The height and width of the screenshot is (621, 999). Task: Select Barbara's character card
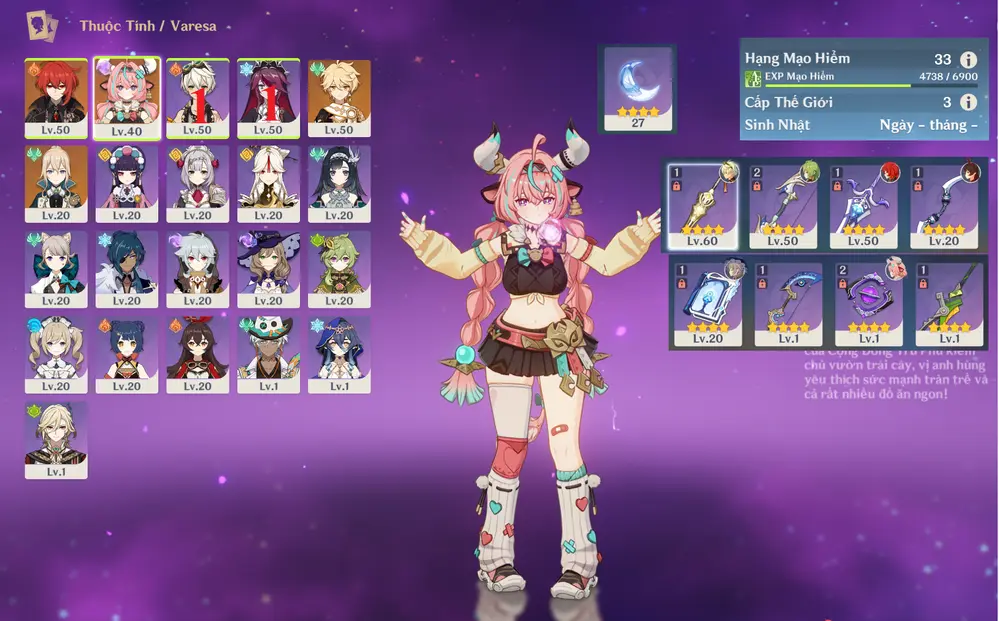(55, 352)
